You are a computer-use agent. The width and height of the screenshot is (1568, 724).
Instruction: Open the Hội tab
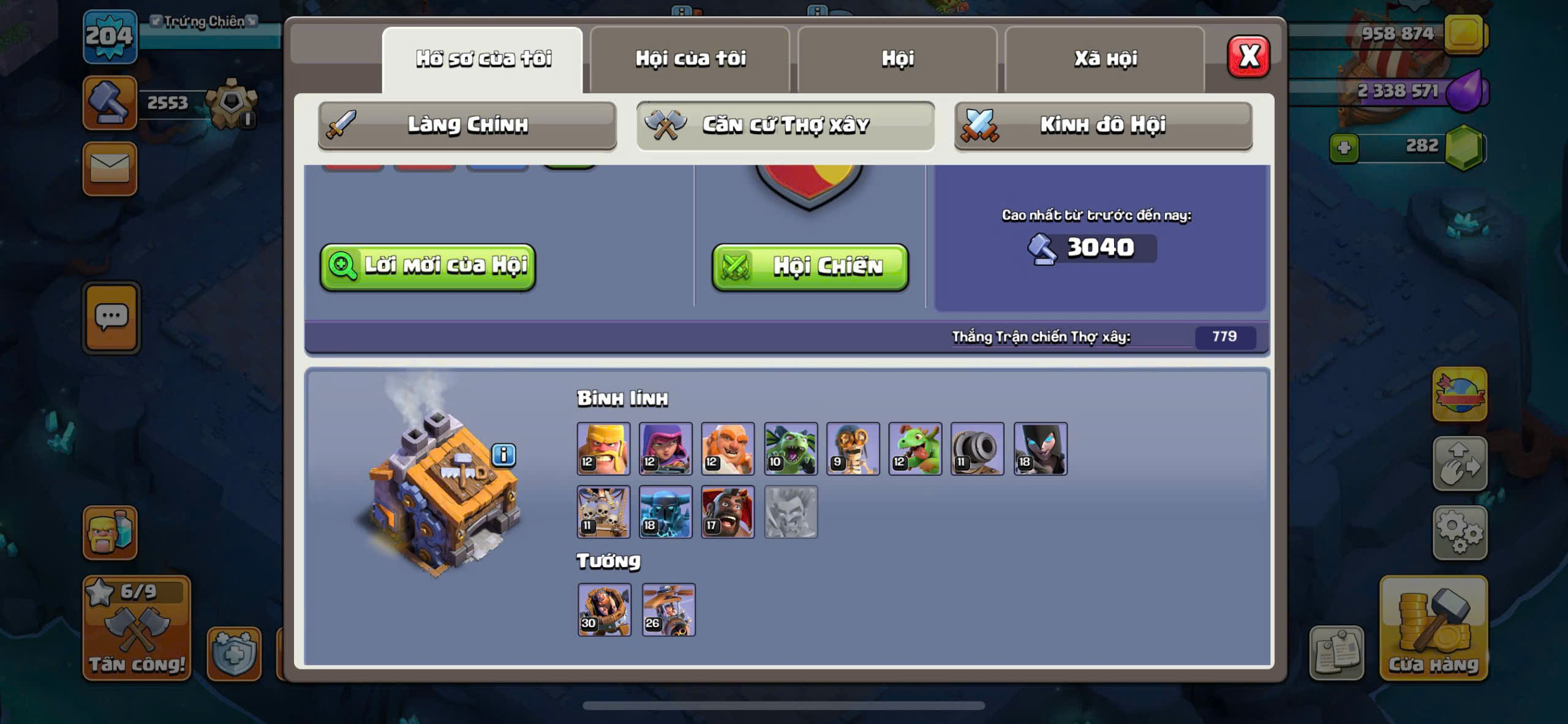tap(897, 59)
